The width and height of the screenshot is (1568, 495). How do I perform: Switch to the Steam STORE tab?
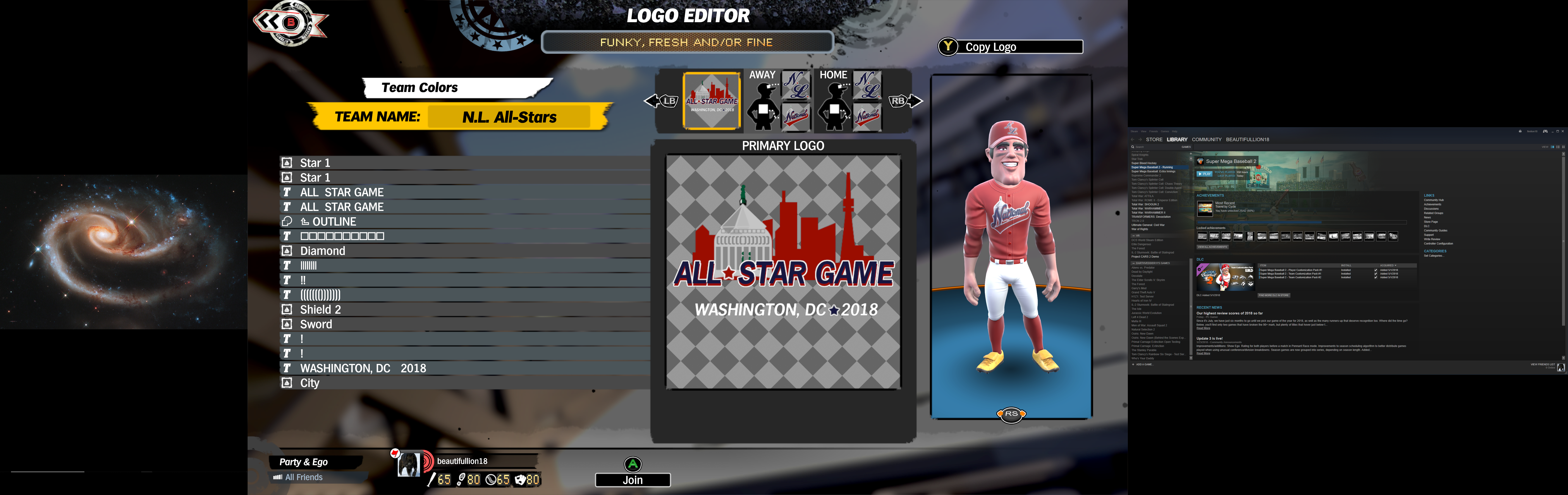(x=1154, y=139)
